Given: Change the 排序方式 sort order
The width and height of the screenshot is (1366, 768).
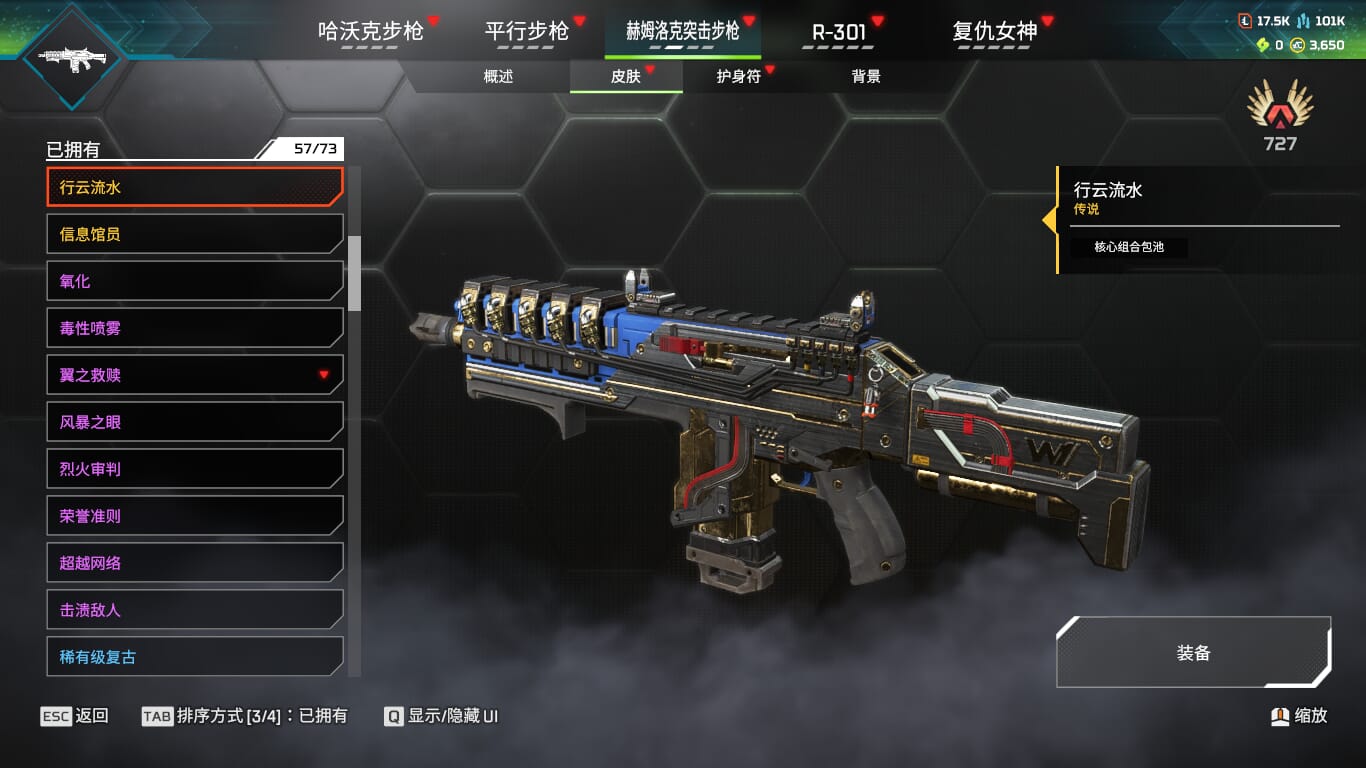Looking at the screenshot, I should pyautogui.click(x=245, y=716).
